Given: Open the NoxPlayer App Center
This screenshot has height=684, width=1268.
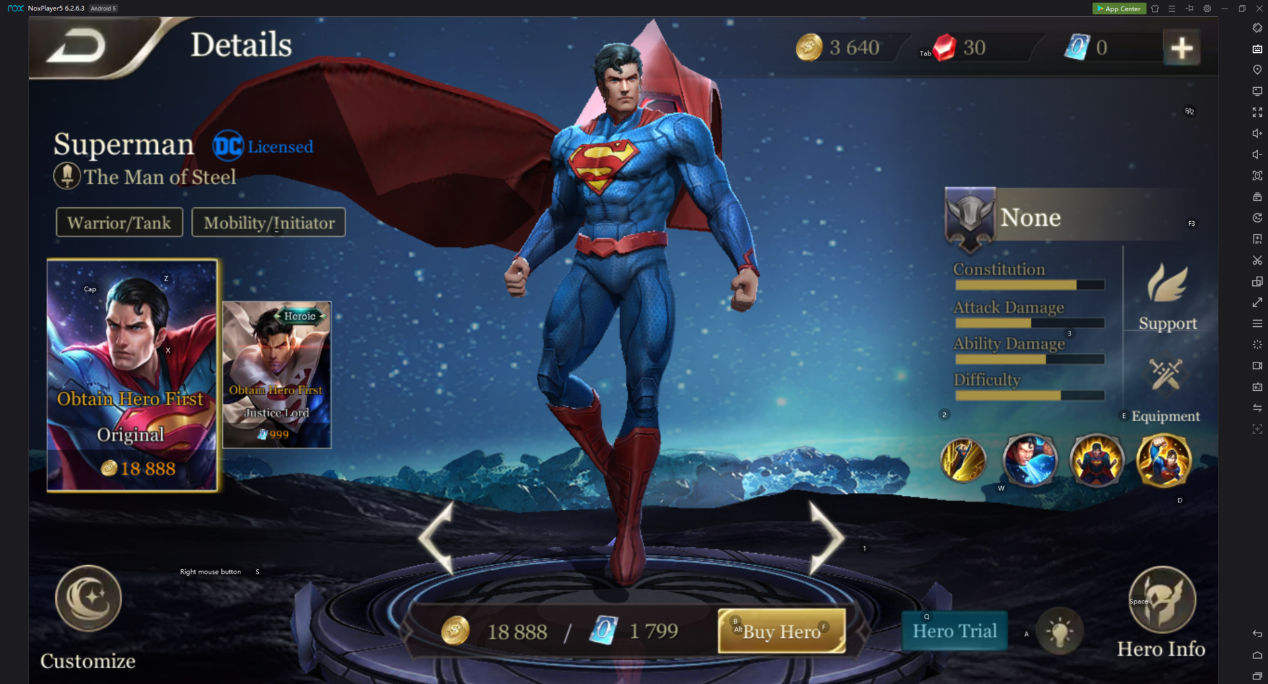Looking at the screenshot, I should pos(1118,8).
